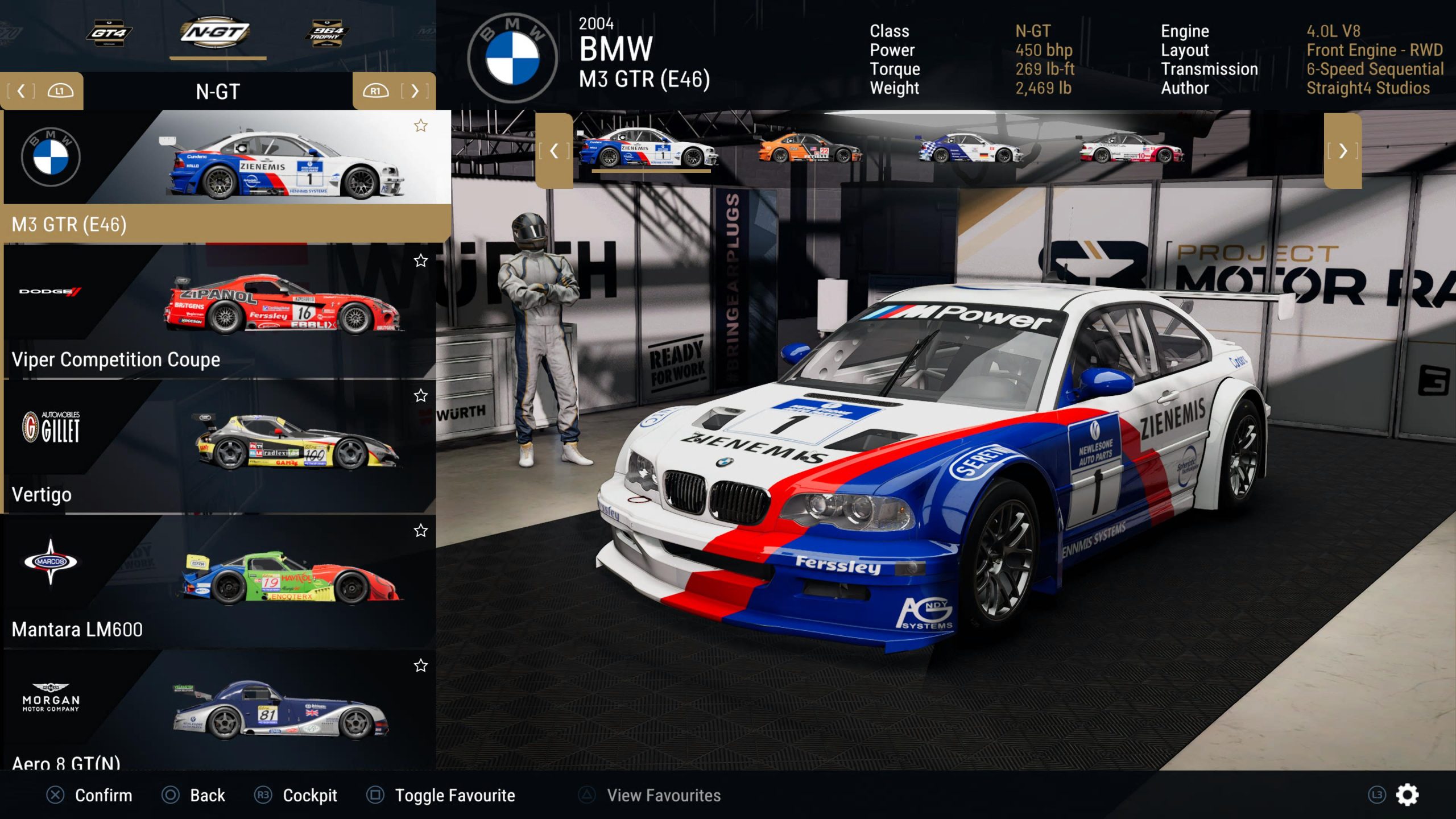Show more liveries with right arrow
Image resolution: width=1456 pixels, height=819 pixels.
click(x=1342, y=151)
